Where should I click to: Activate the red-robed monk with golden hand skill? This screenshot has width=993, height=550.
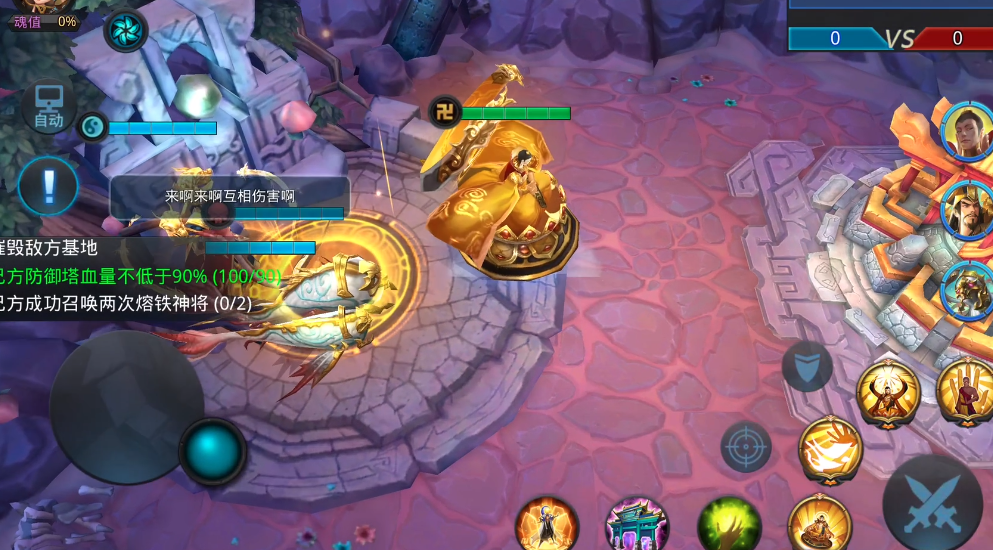[x=964, y=390]
